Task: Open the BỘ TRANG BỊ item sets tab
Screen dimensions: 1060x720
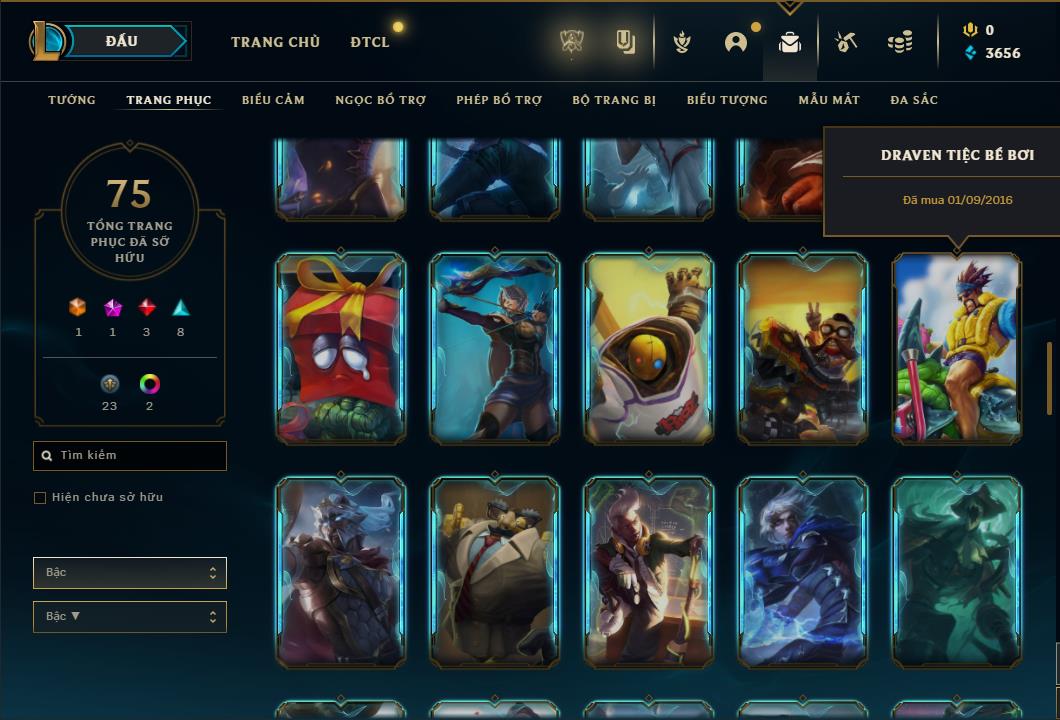Action: [614, 100]
